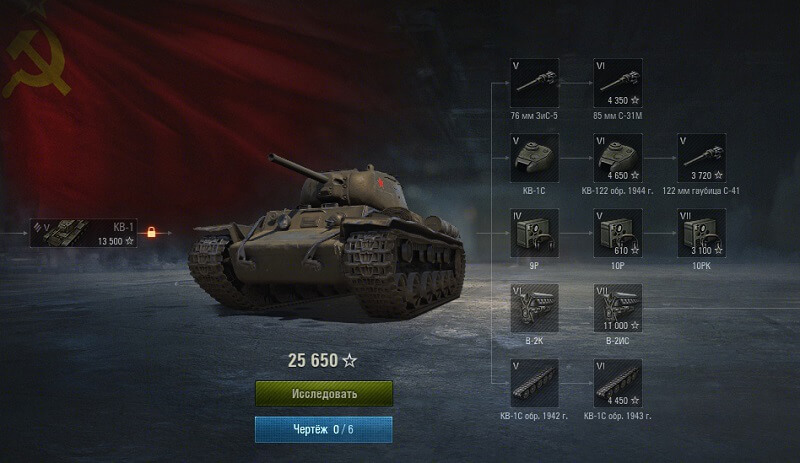Pick the КВ-122 обр. 1944 г. turret

(x=617, y=159)
